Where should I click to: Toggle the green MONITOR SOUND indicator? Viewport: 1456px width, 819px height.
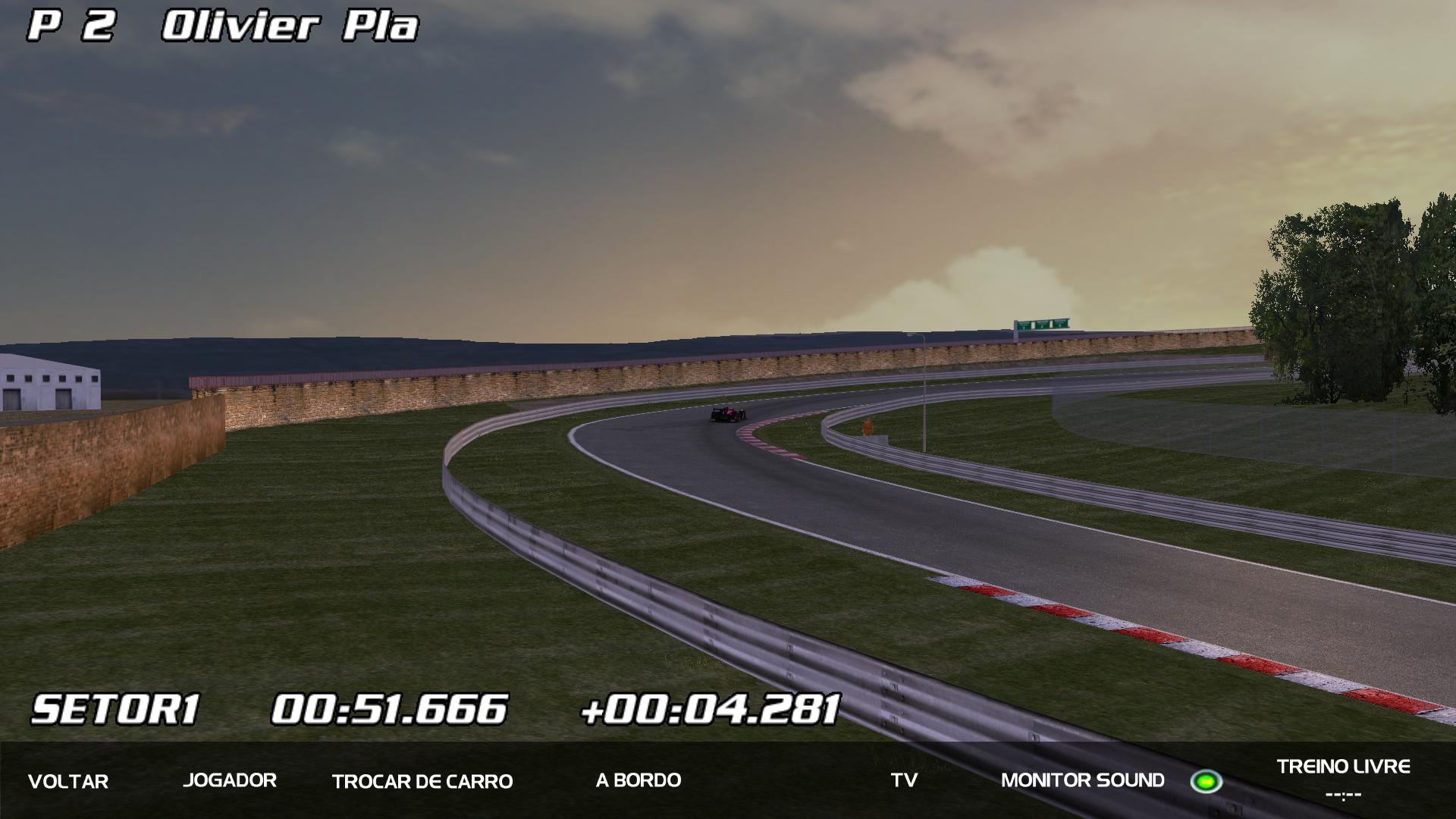1205,781
